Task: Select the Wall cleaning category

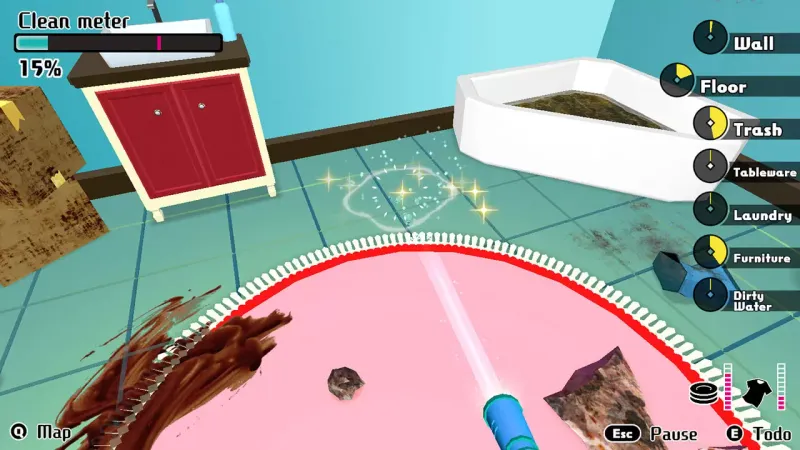Action: click(753, 43)
